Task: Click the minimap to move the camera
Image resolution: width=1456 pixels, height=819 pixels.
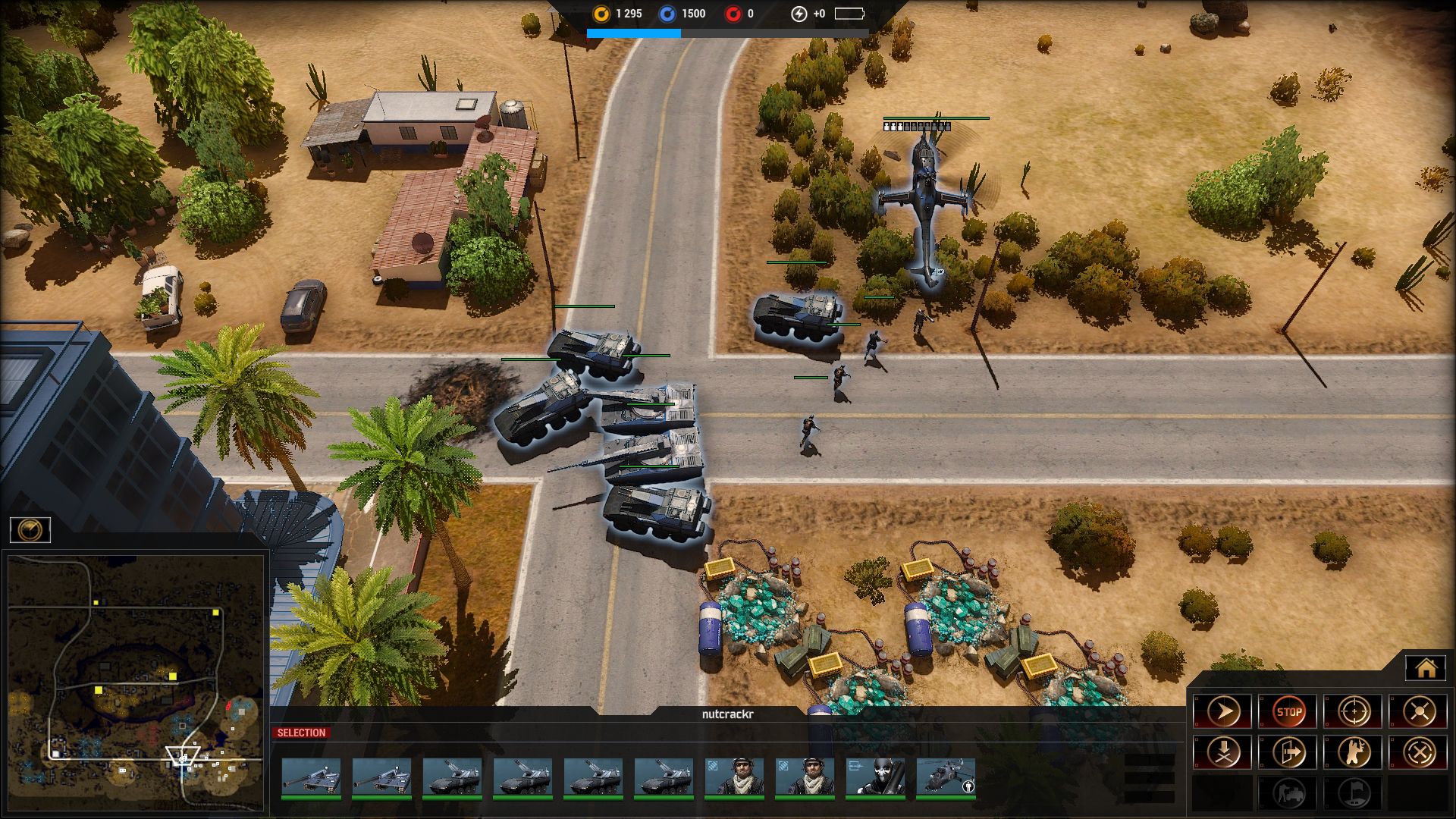Action: point(136,682)
